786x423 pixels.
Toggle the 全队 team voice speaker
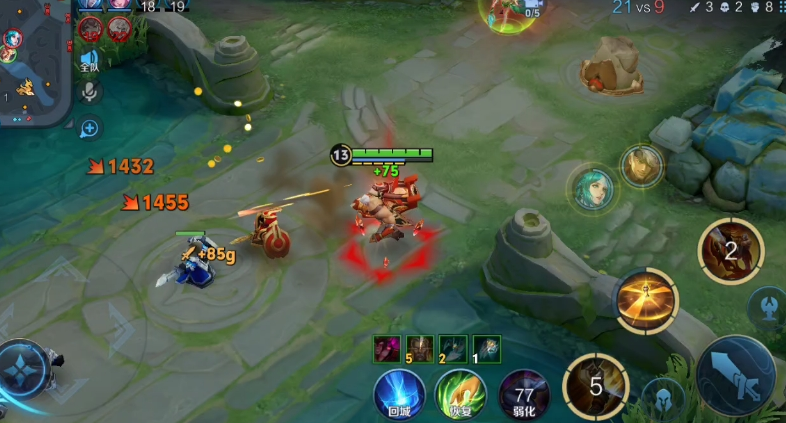coord(89,61)
